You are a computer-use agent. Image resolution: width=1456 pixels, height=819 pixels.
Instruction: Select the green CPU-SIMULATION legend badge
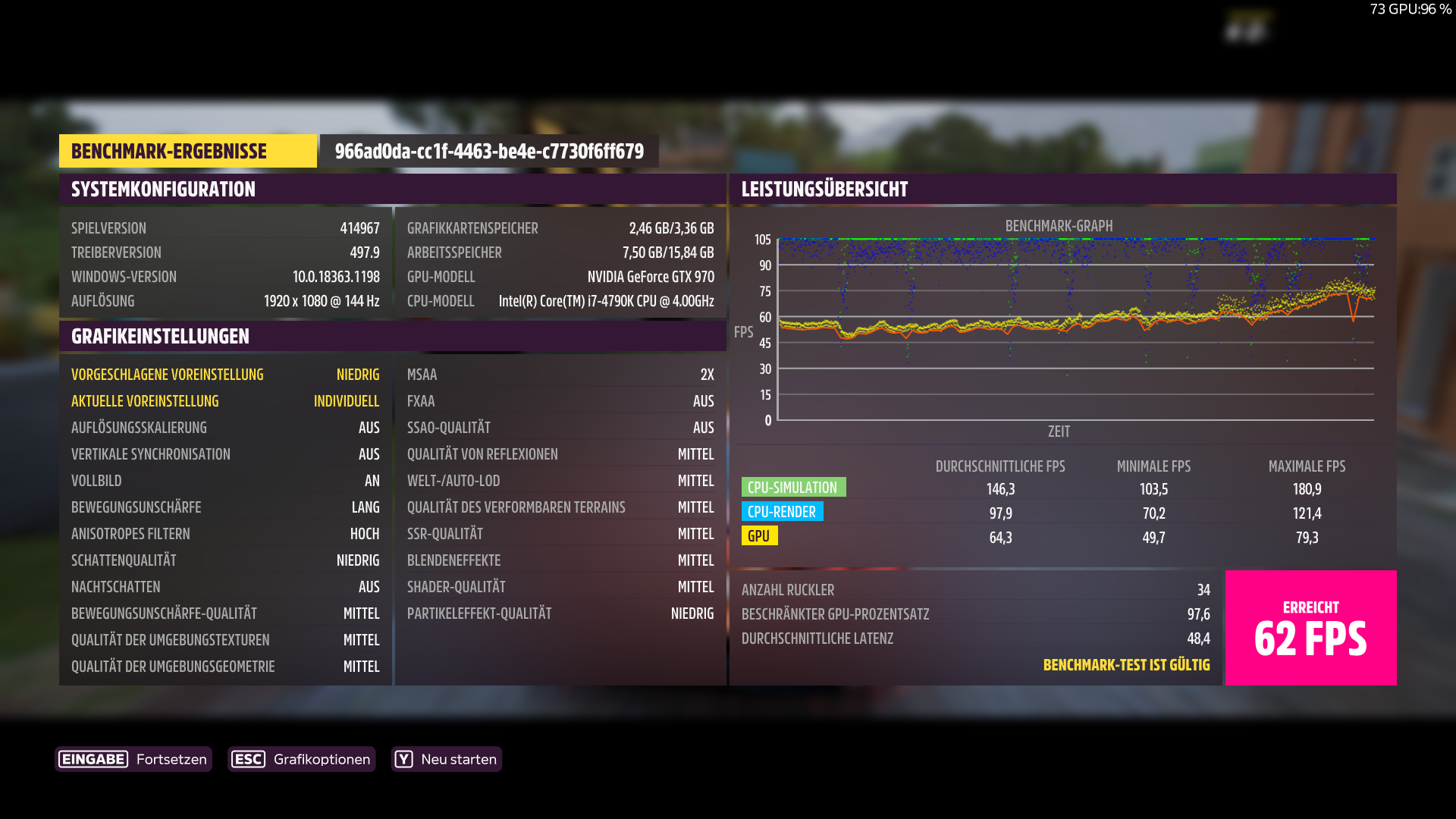793,487
